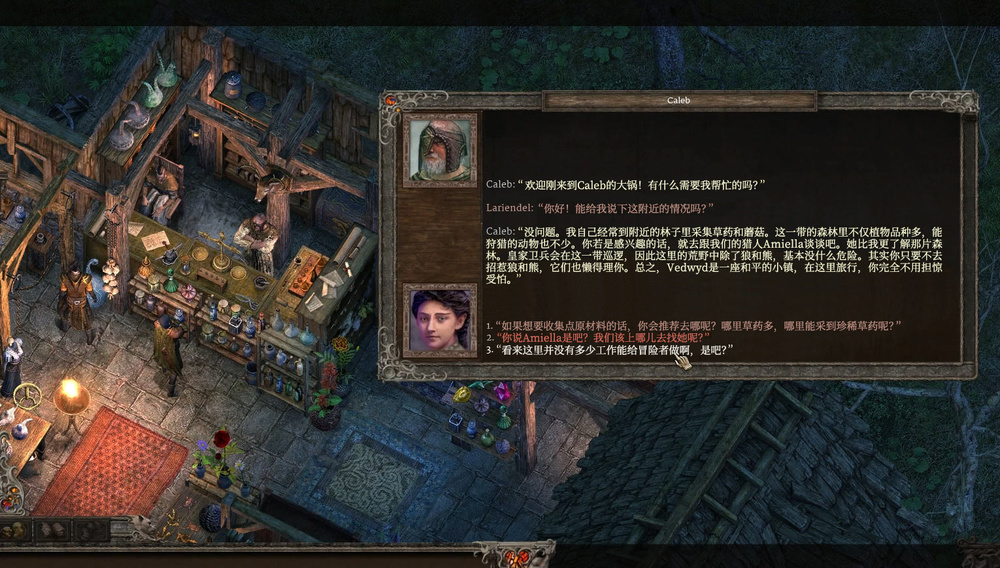Pick reply 3 about work for adventurers
The width and height of the screenshot is (1000, 568).
pos(610,350)
